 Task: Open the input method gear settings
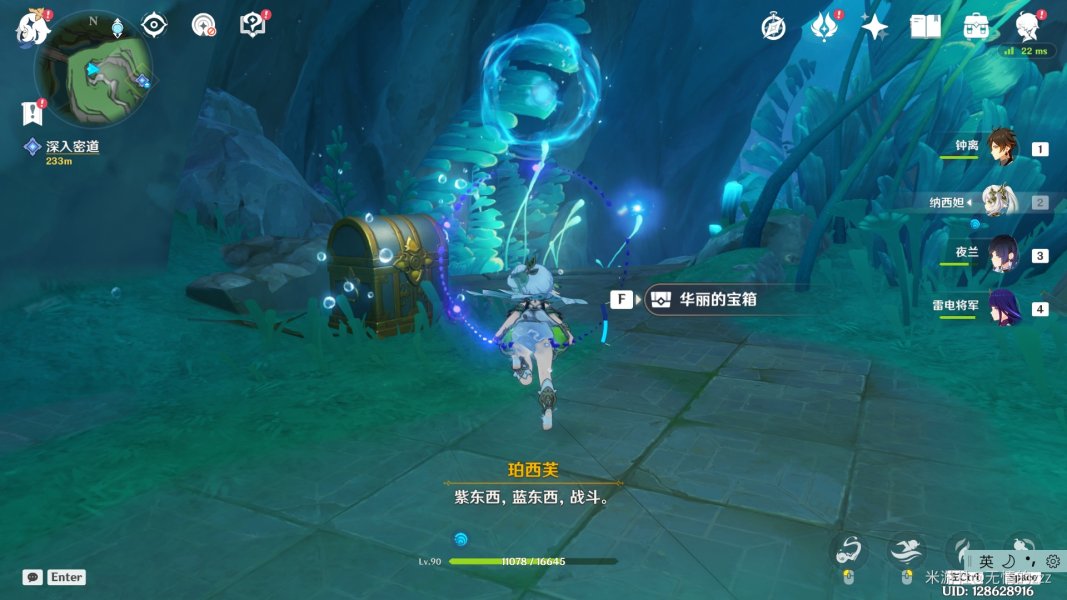[1053, 562]
